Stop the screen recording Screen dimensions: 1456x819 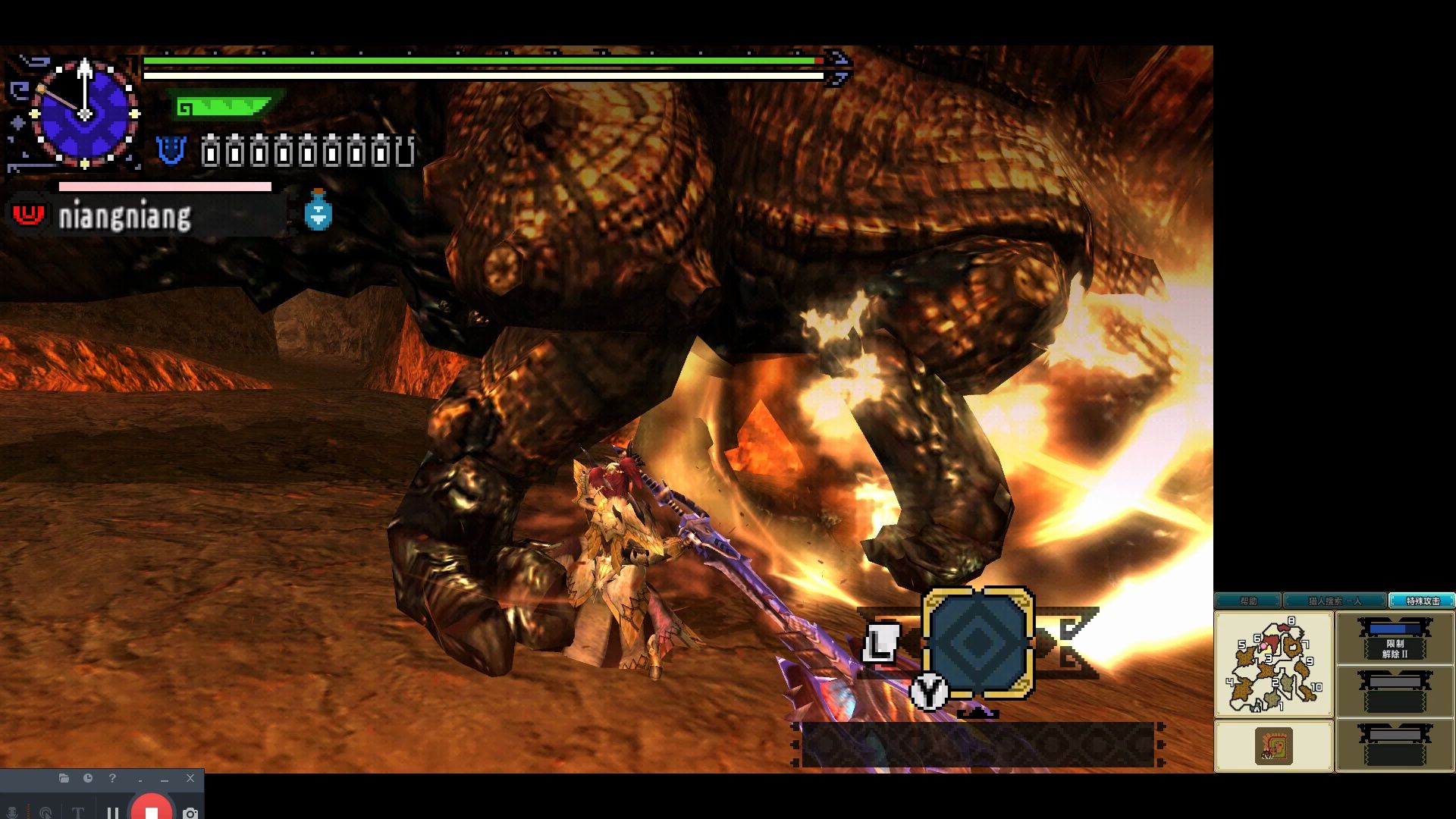coord(151,811)
